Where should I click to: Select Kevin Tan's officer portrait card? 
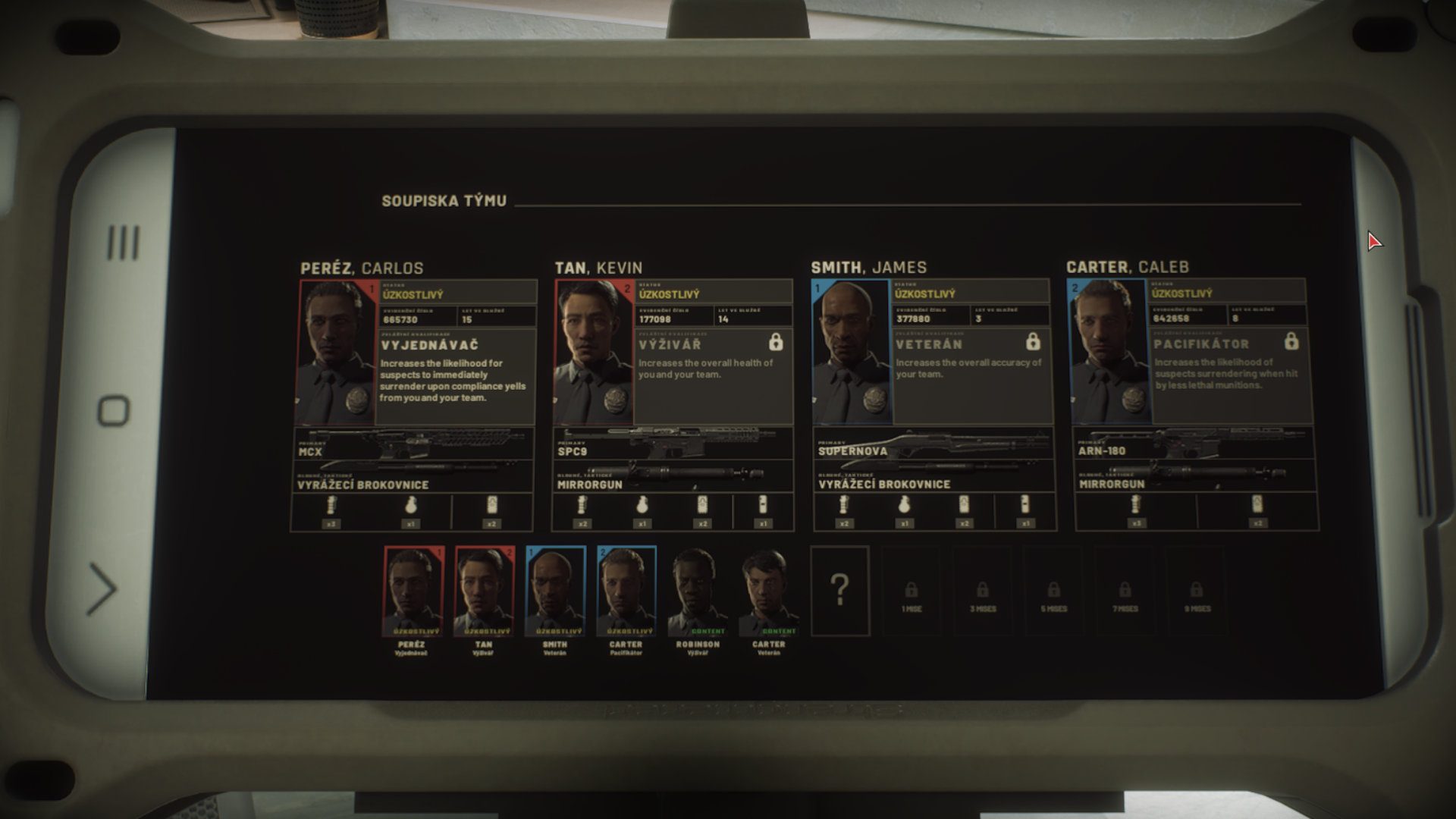[x=595, y=353]
